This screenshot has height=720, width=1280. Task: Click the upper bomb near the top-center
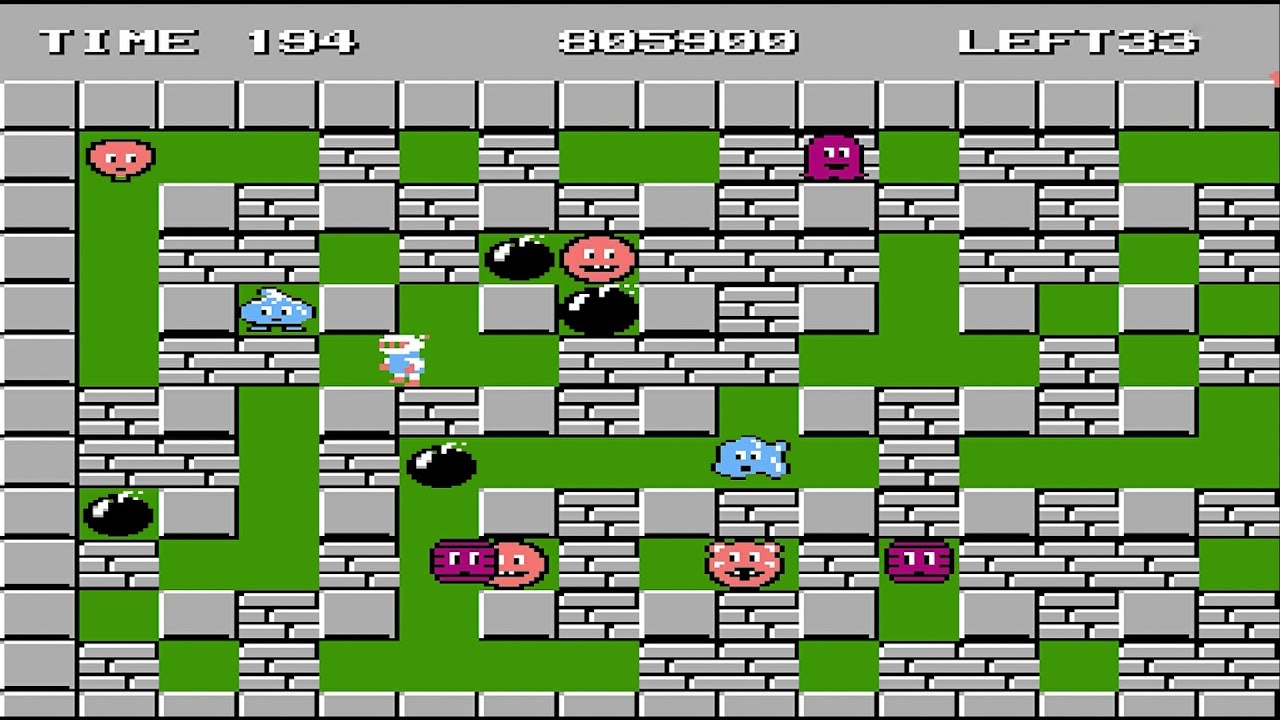click(518, 258)
